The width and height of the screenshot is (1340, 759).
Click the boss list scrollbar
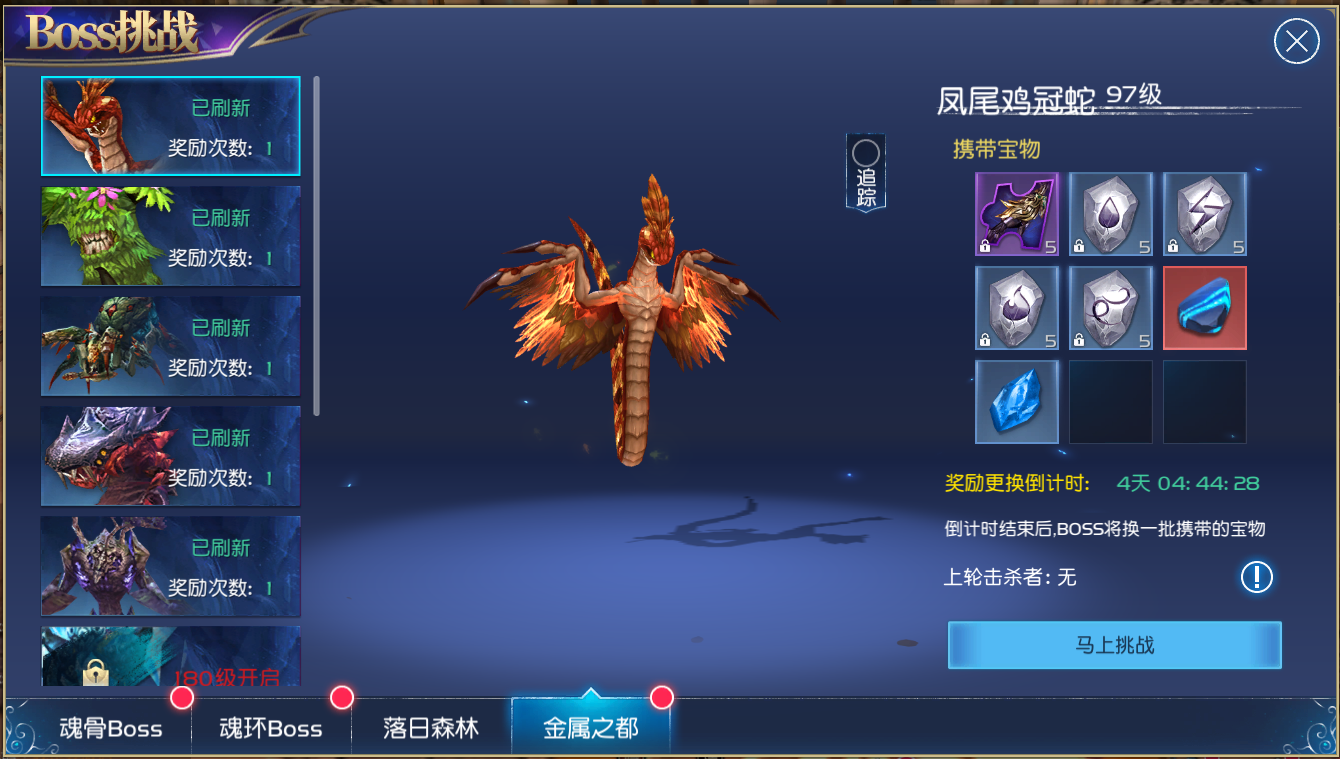point(317,245)
